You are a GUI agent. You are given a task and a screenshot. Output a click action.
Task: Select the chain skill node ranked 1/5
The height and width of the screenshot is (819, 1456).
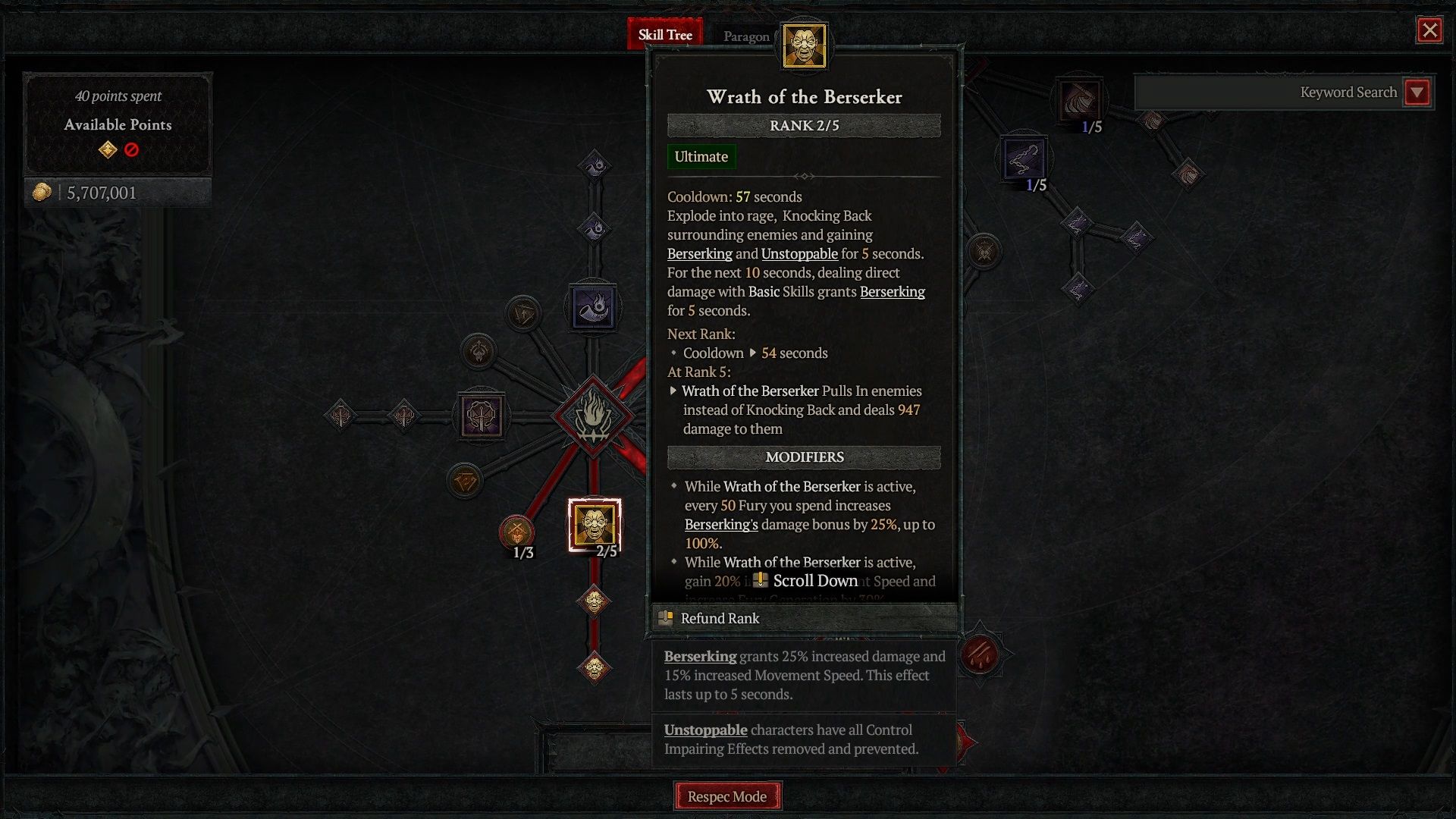coord(1024,158)
